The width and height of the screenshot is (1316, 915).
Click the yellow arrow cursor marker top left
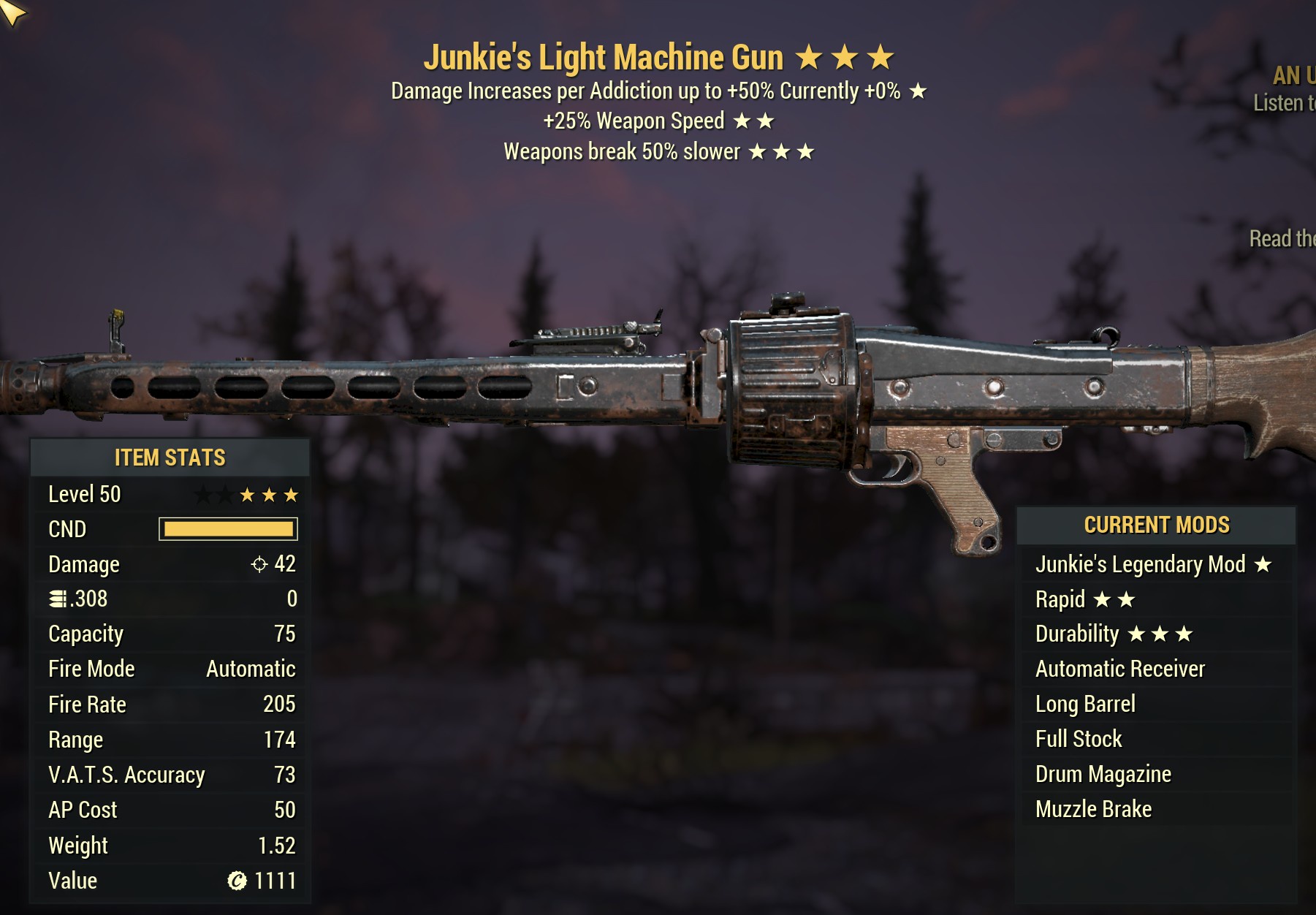pyautogui.click(x=10, y=10)
